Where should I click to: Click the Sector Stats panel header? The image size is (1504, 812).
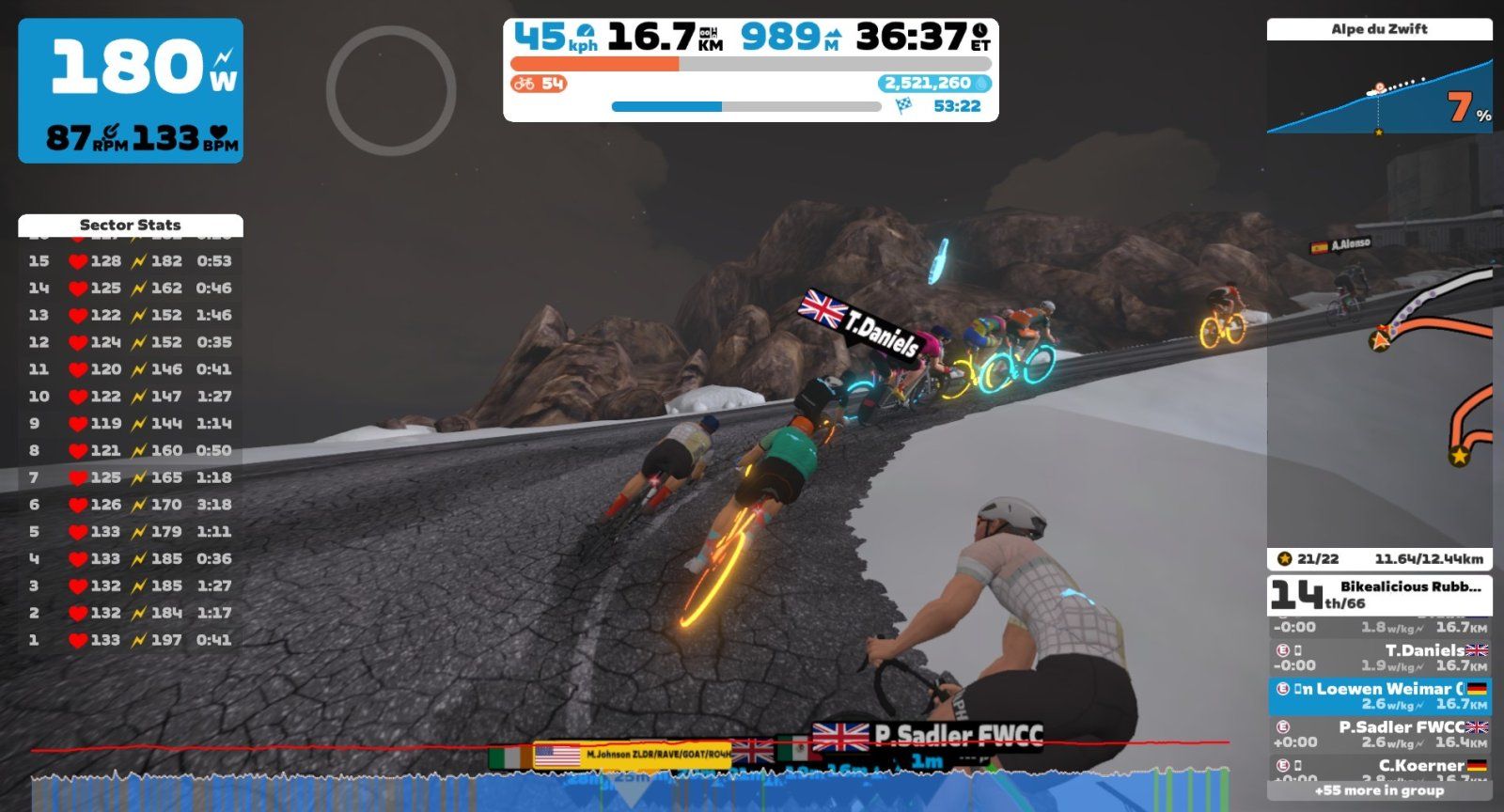point(130,225)
